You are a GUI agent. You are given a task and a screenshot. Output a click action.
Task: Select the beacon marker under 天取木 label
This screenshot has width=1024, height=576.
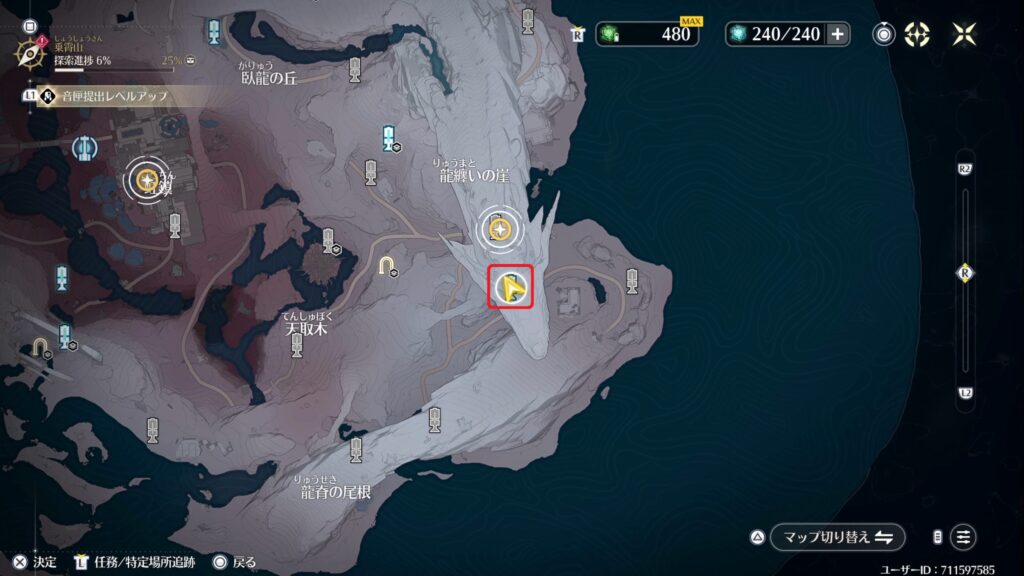pos(297,345)
